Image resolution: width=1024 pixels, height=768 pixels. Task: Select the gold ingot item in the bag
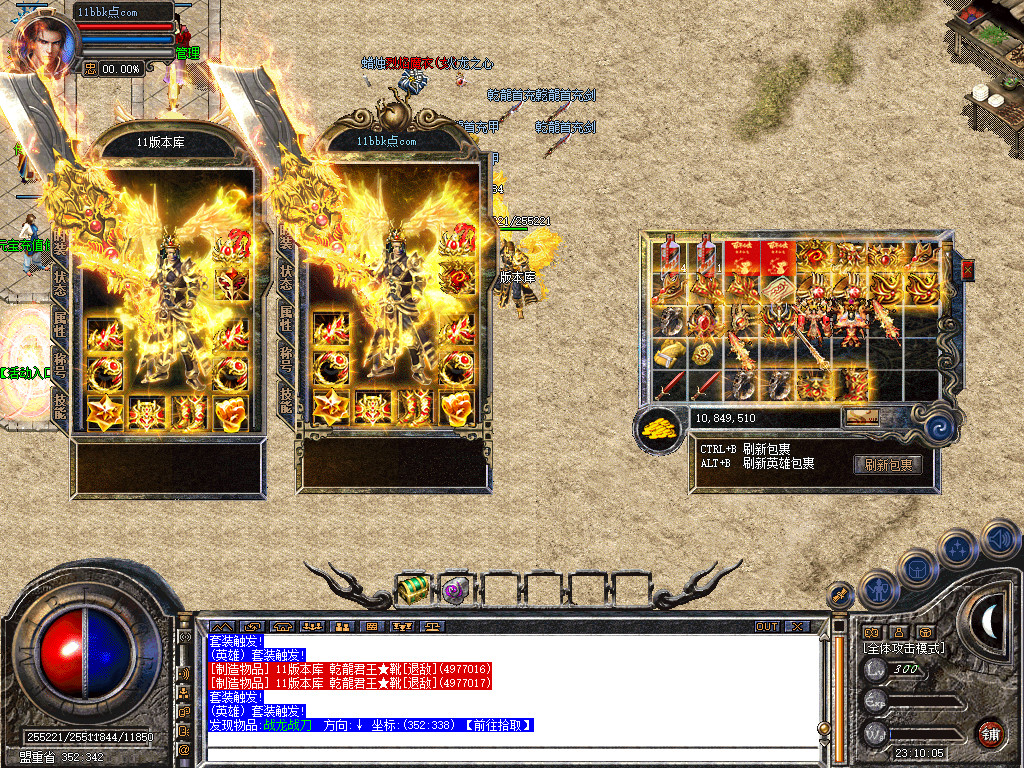tap(668, 353)
